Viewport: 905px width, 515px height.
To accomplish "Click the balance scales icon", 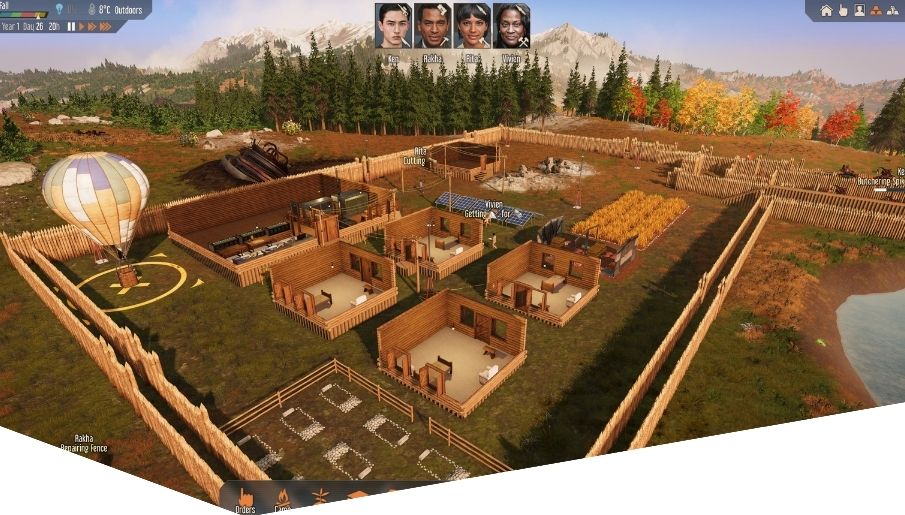I will pyautogui.click(x=893, y=11).
